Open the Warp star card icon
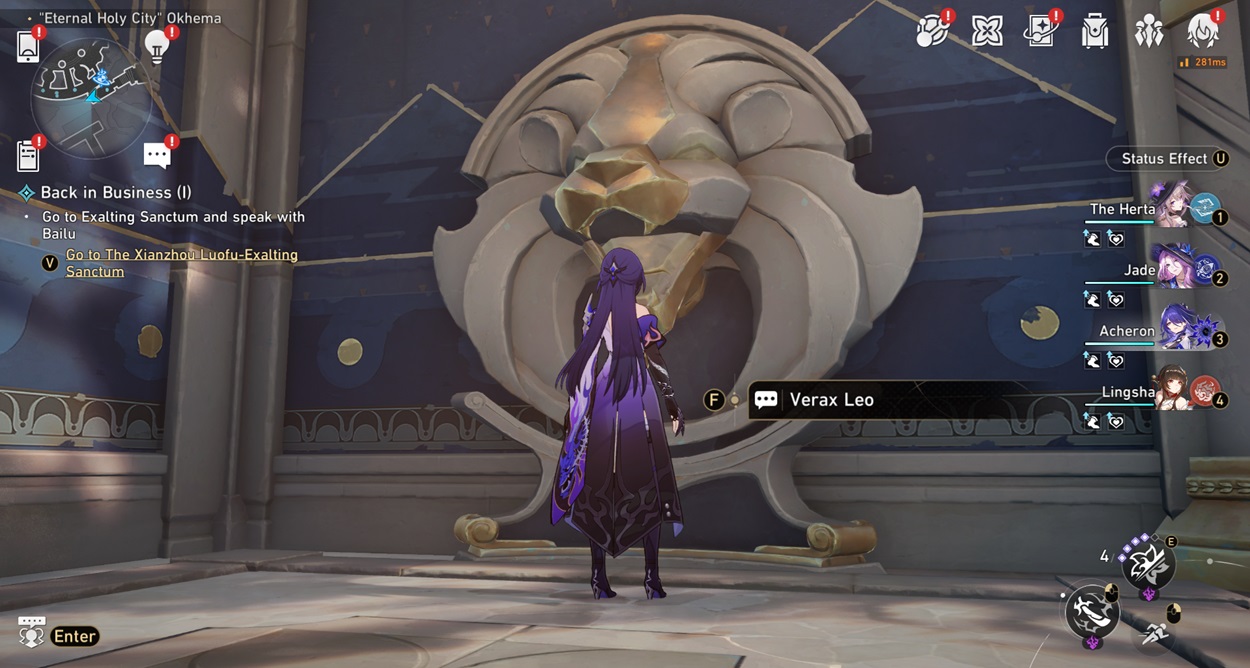Screen dimensions: 1250x668 [x=1041, y=32]
